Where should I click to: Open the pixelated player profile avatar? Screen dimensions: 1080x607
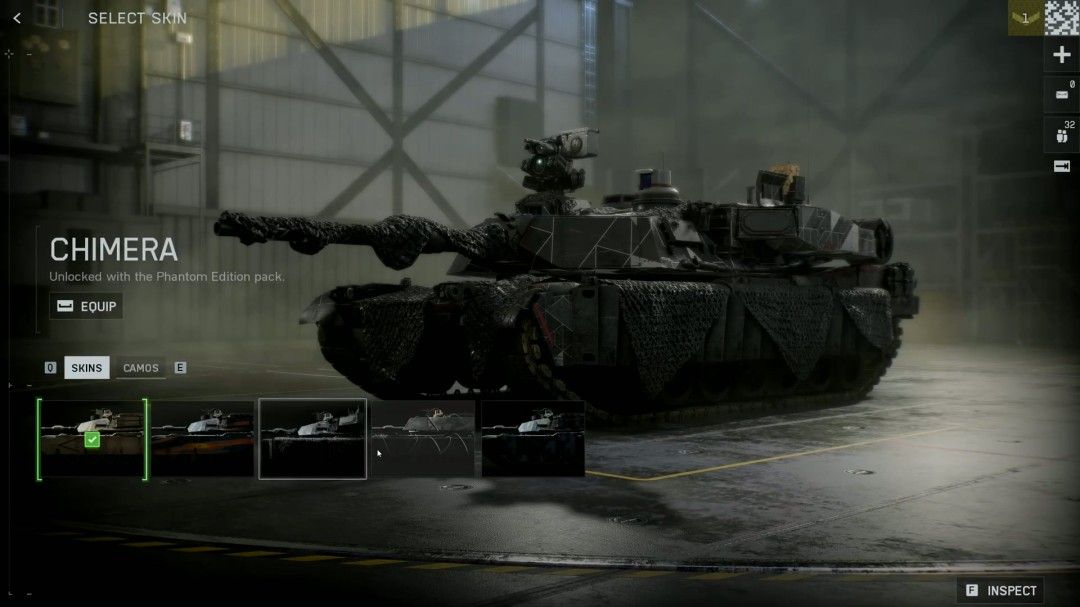pos(1062,18)
